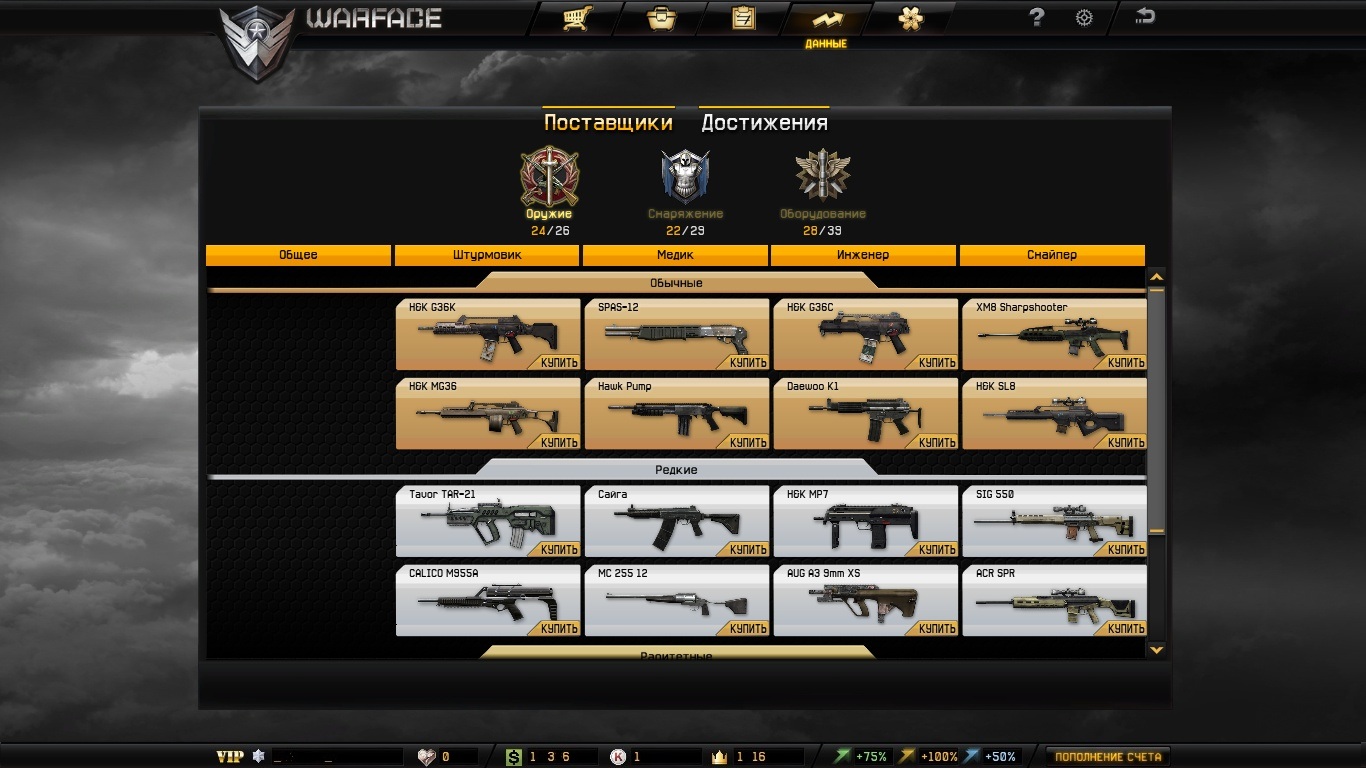Go back using the return arrow
The height and width of the screenshot is (768, 1366).
(1145, 16)
